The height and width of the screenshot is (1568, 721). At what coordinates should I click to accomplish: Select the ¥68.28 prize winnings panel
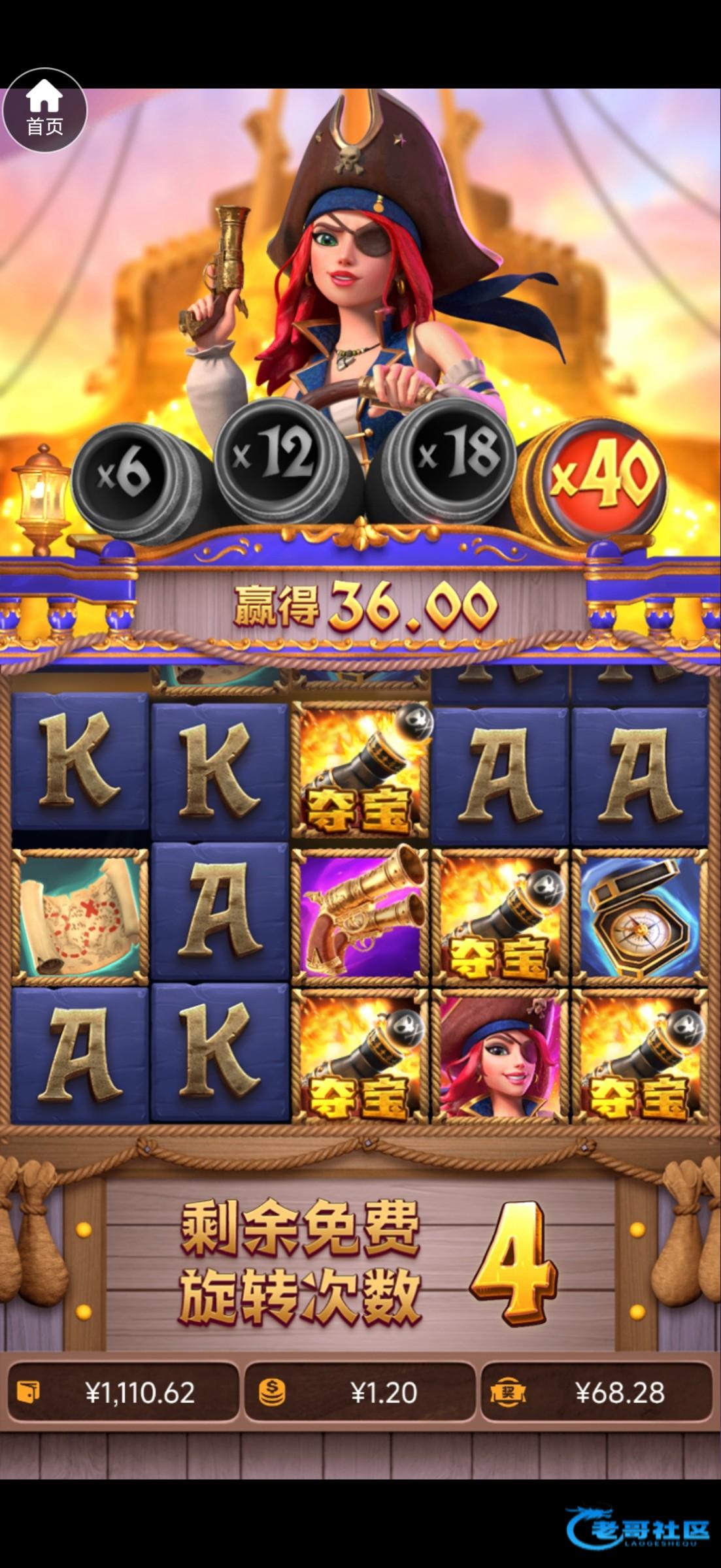pyautogui.click(x=597, y=1393)
